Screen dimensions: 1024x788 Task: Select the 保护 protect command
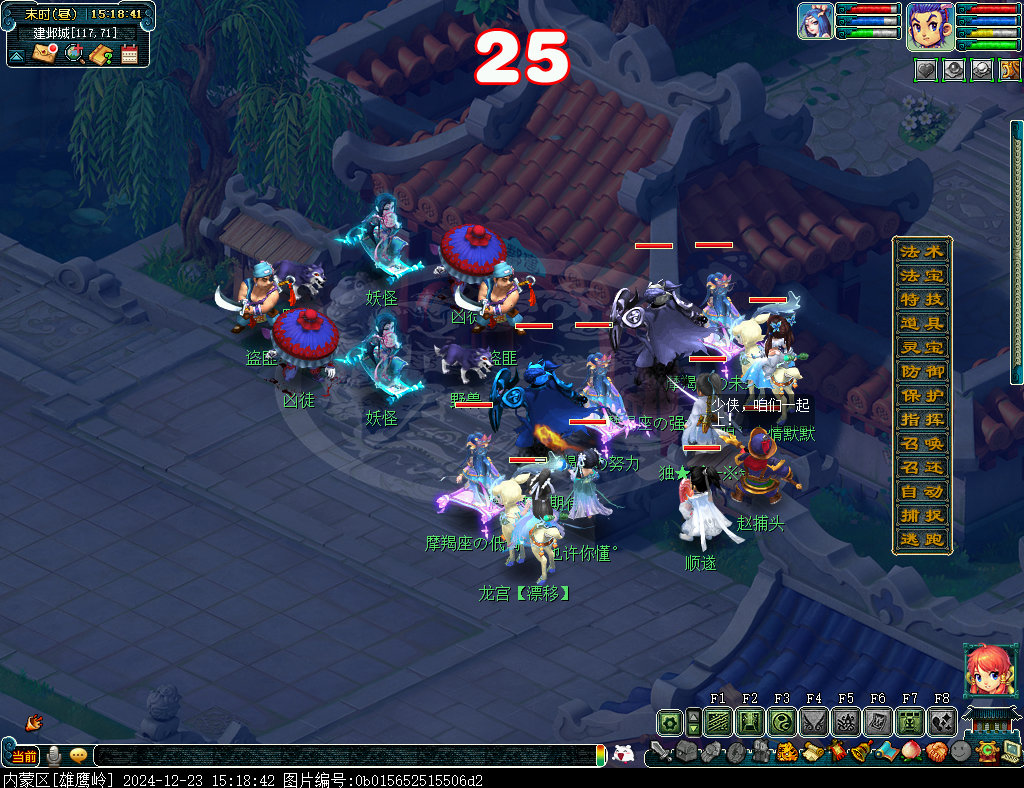click(x=921, y=396)
